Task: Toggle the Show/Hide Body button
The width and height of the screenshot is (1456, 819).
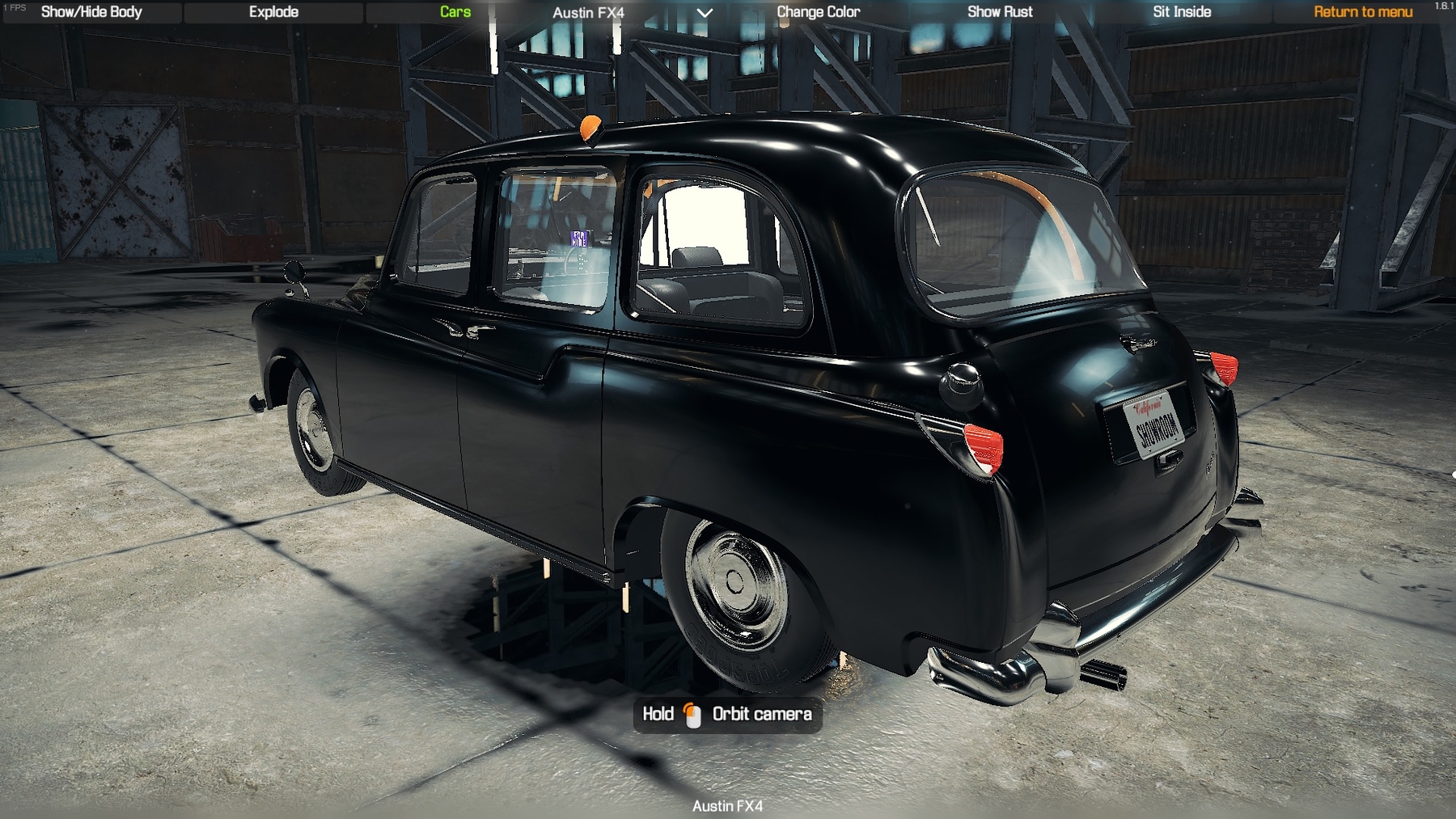Action: [x=91, y=12]
